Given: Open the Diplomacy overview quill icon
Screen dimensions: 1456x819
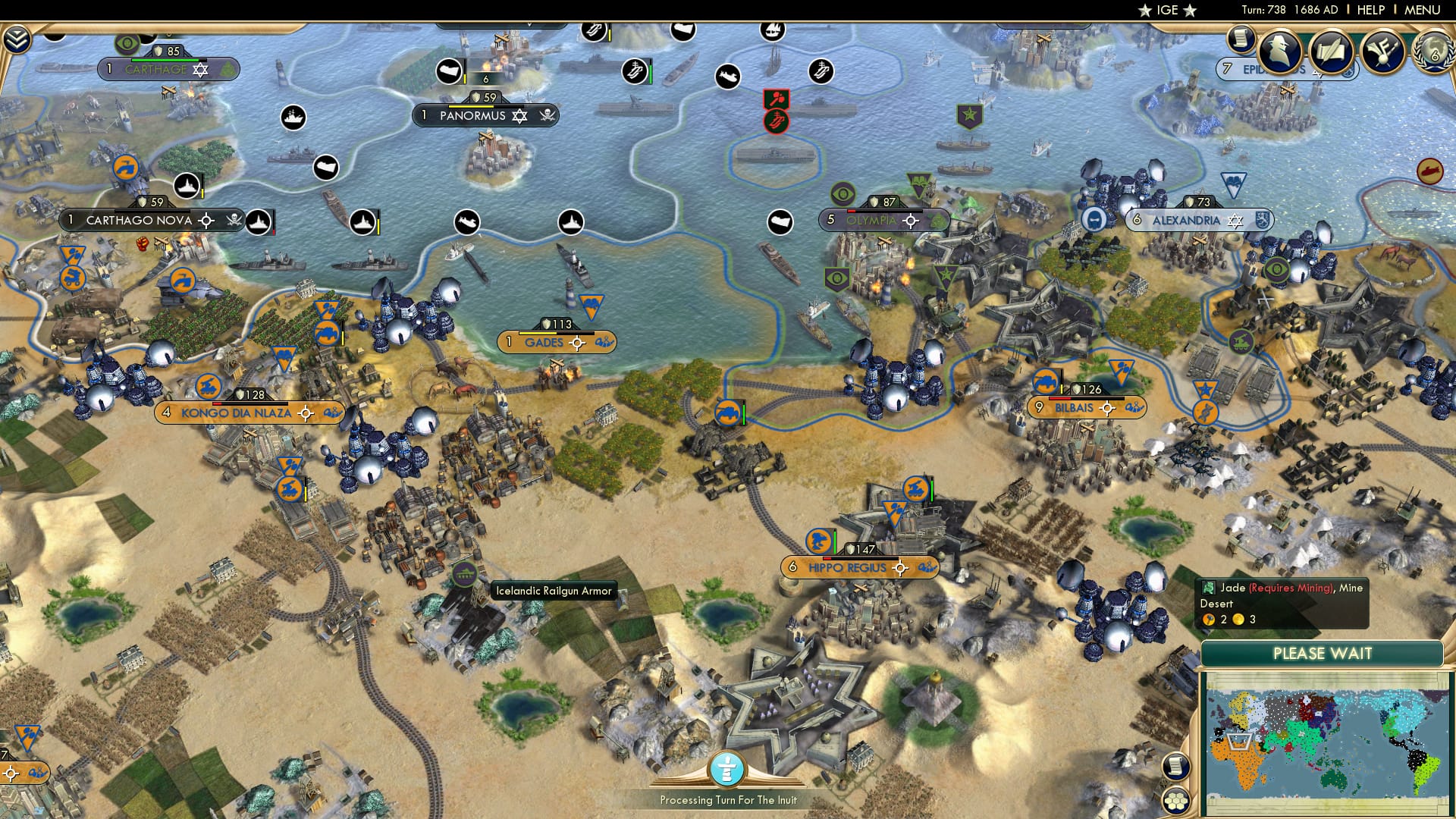Looking at the screenshot, I should (1332, 52).
